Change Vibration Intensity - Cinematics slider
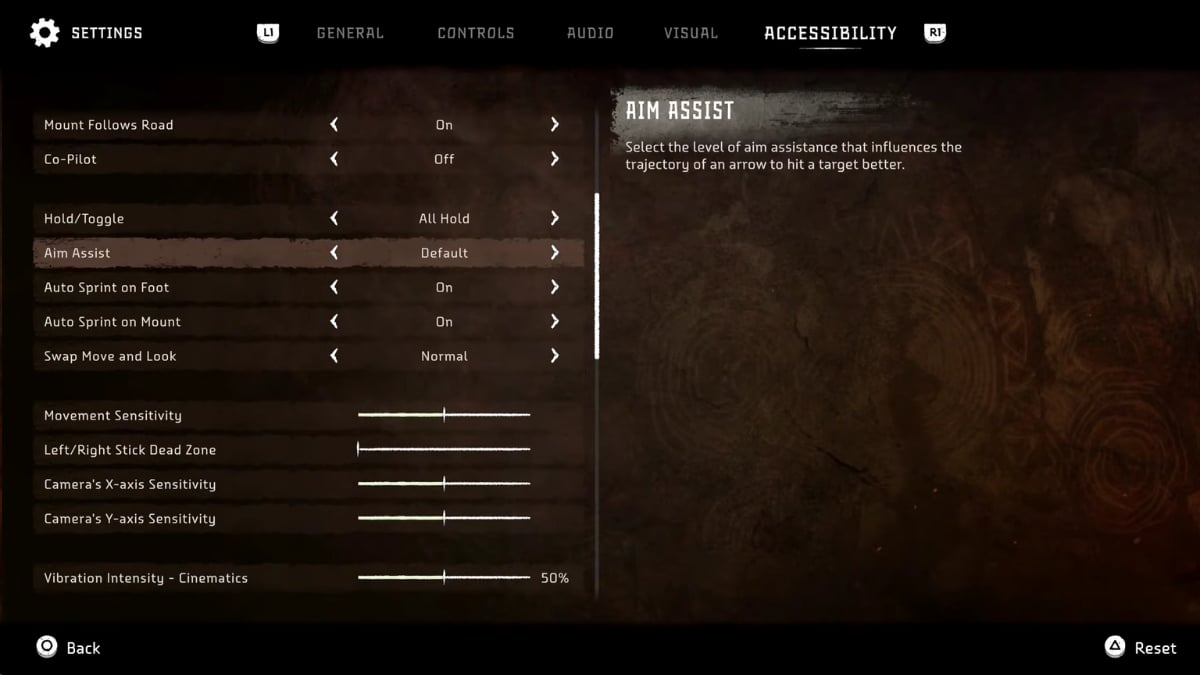This screenshot has width=1200, height=675. [444, 578]
